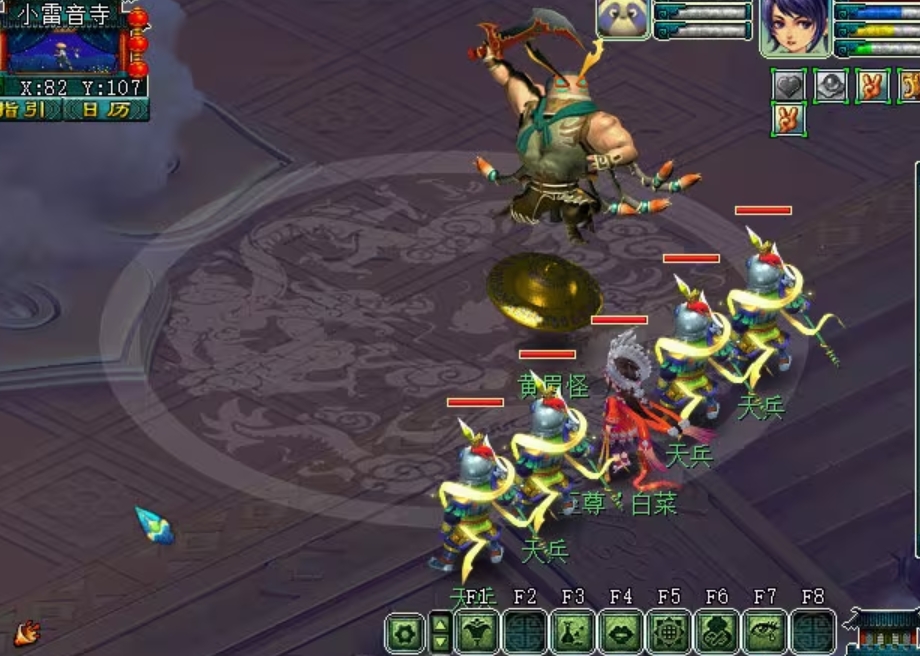Use the F3 potion flask skill
Viewport: 920px width, 656px height.
point(573,632)
